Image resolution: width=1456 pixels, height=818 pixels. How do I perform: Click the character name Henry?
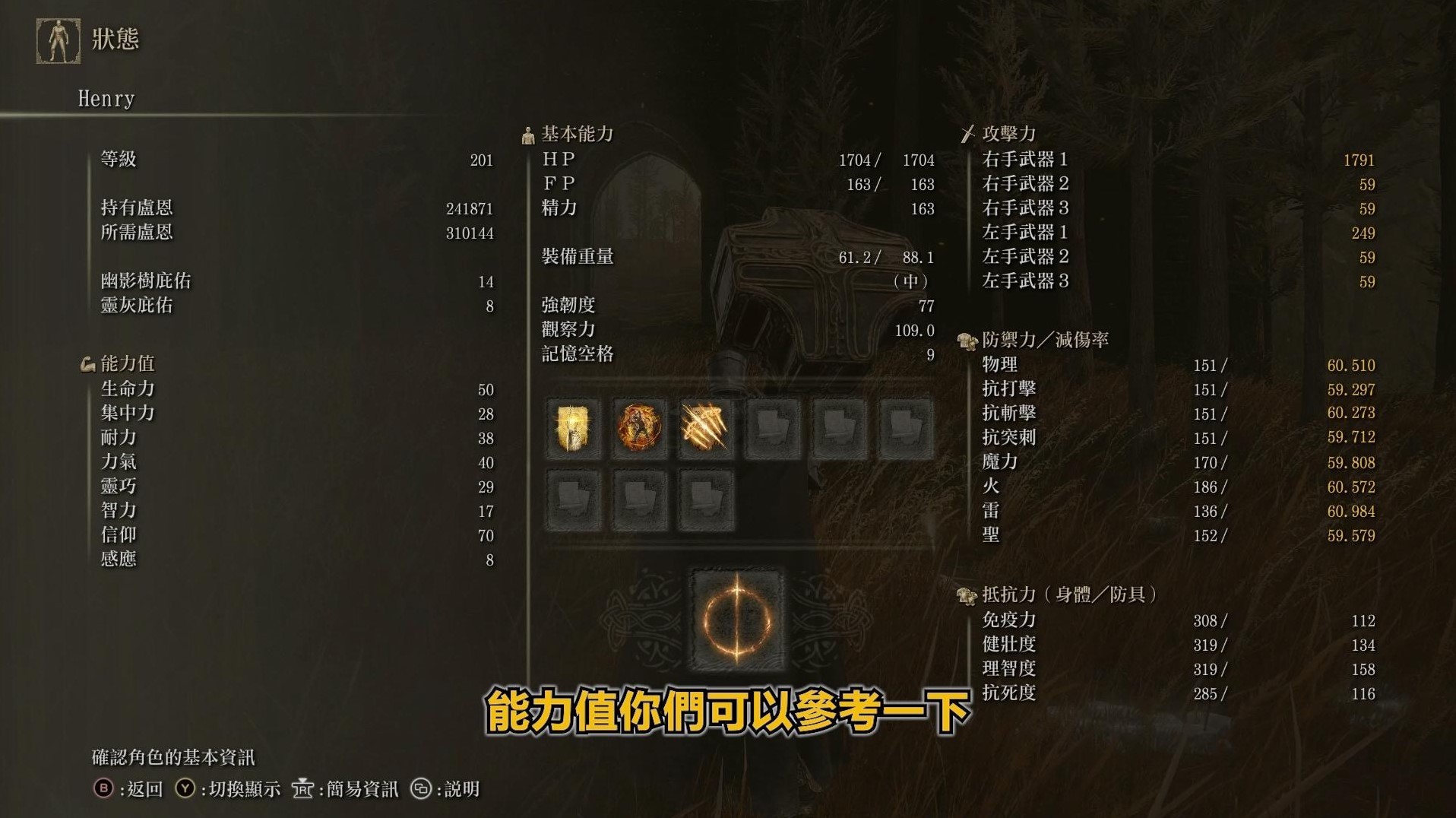pyautogui.click(x=106, y=97)
